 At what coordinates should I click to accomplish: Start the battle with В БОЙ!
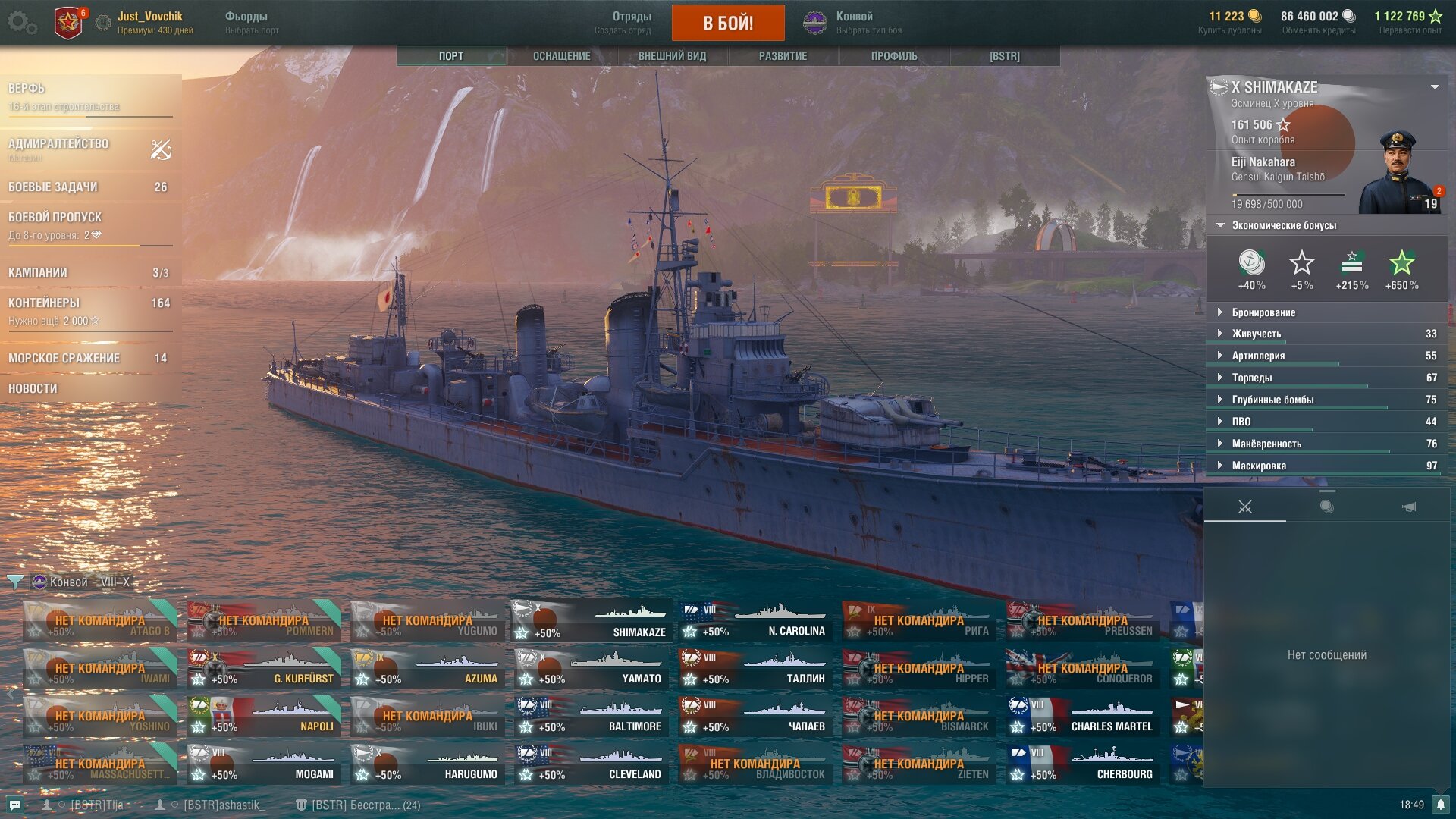(x=727, y=23)
